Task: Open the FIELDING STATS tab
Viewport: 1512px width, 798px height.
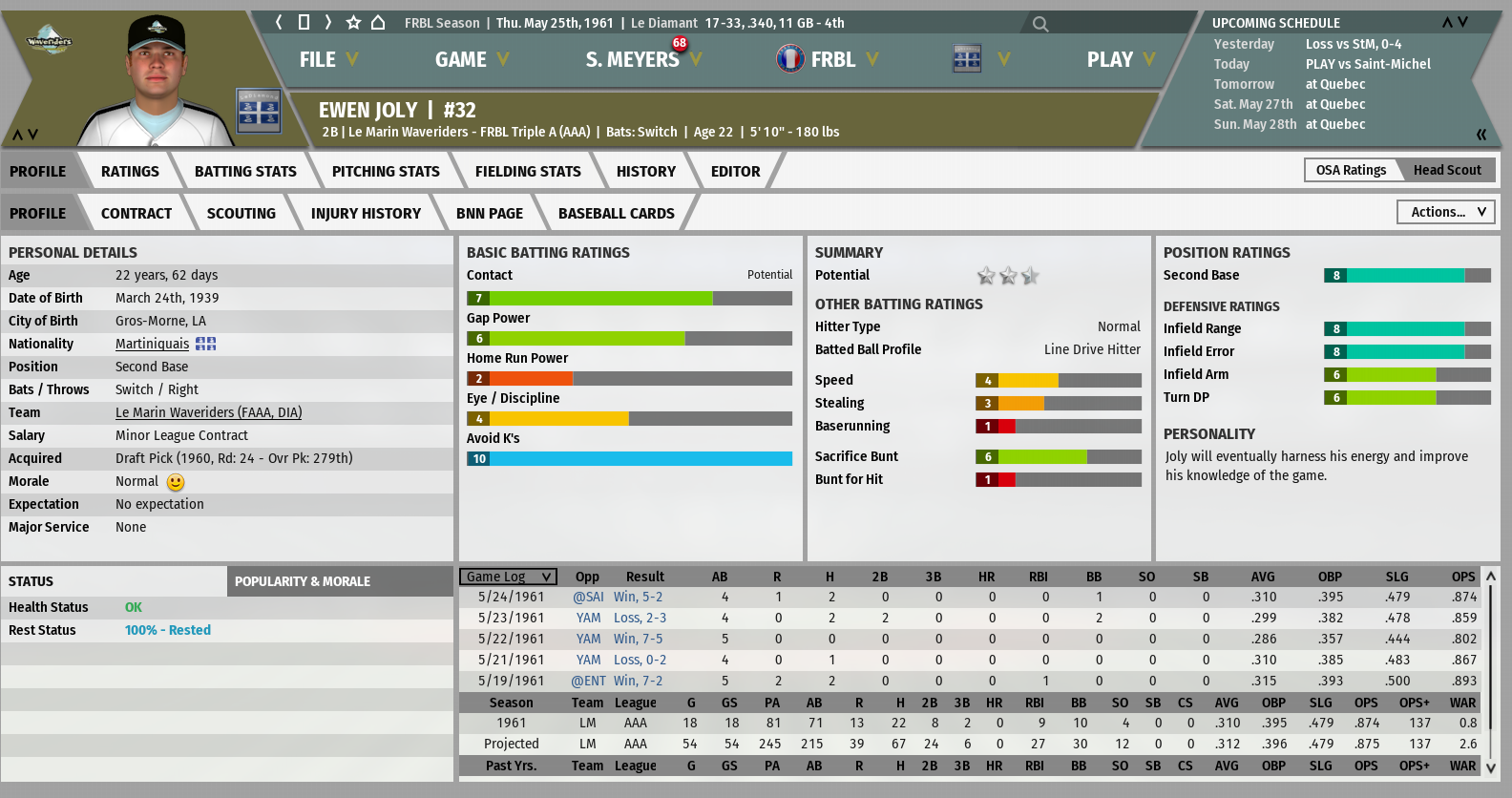Action: coord(528,172)
